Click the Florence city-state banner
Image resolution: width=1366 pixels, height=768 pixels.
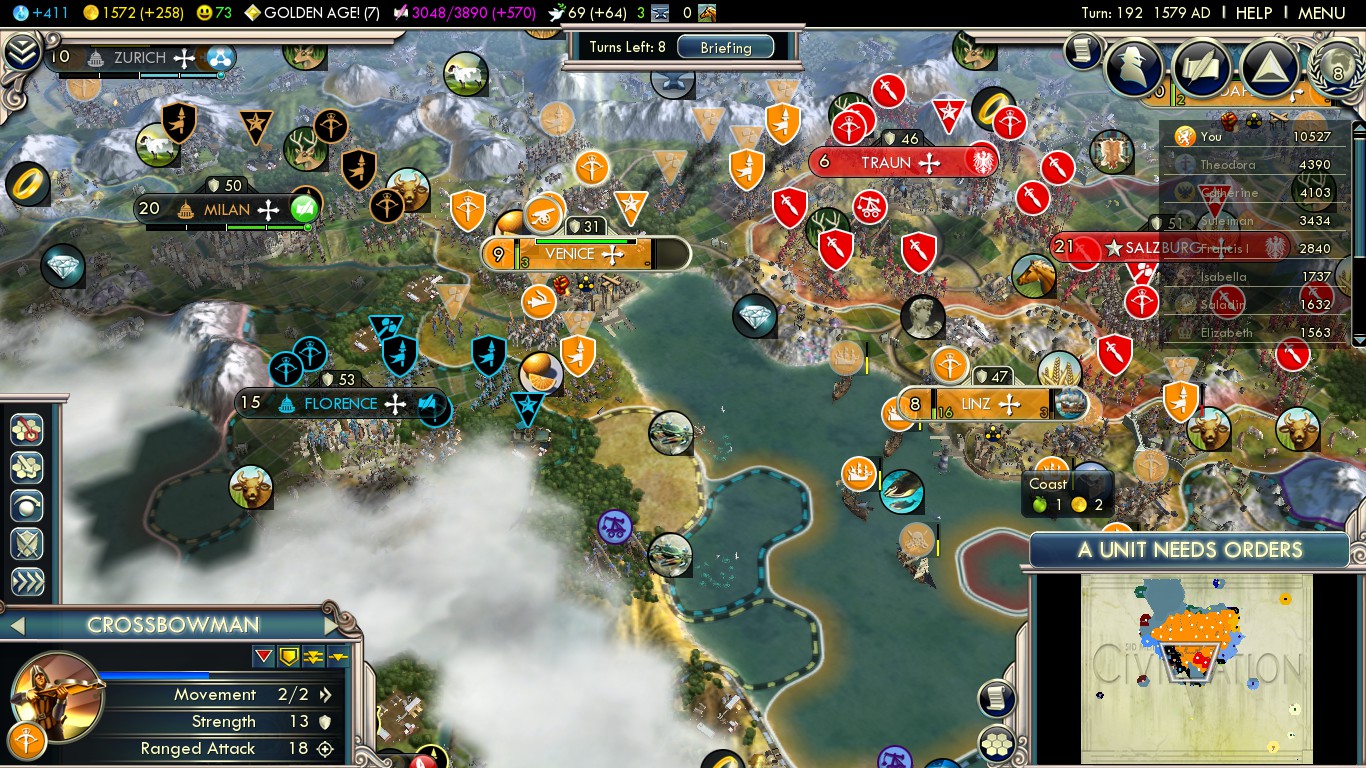(x=340, y=404)
